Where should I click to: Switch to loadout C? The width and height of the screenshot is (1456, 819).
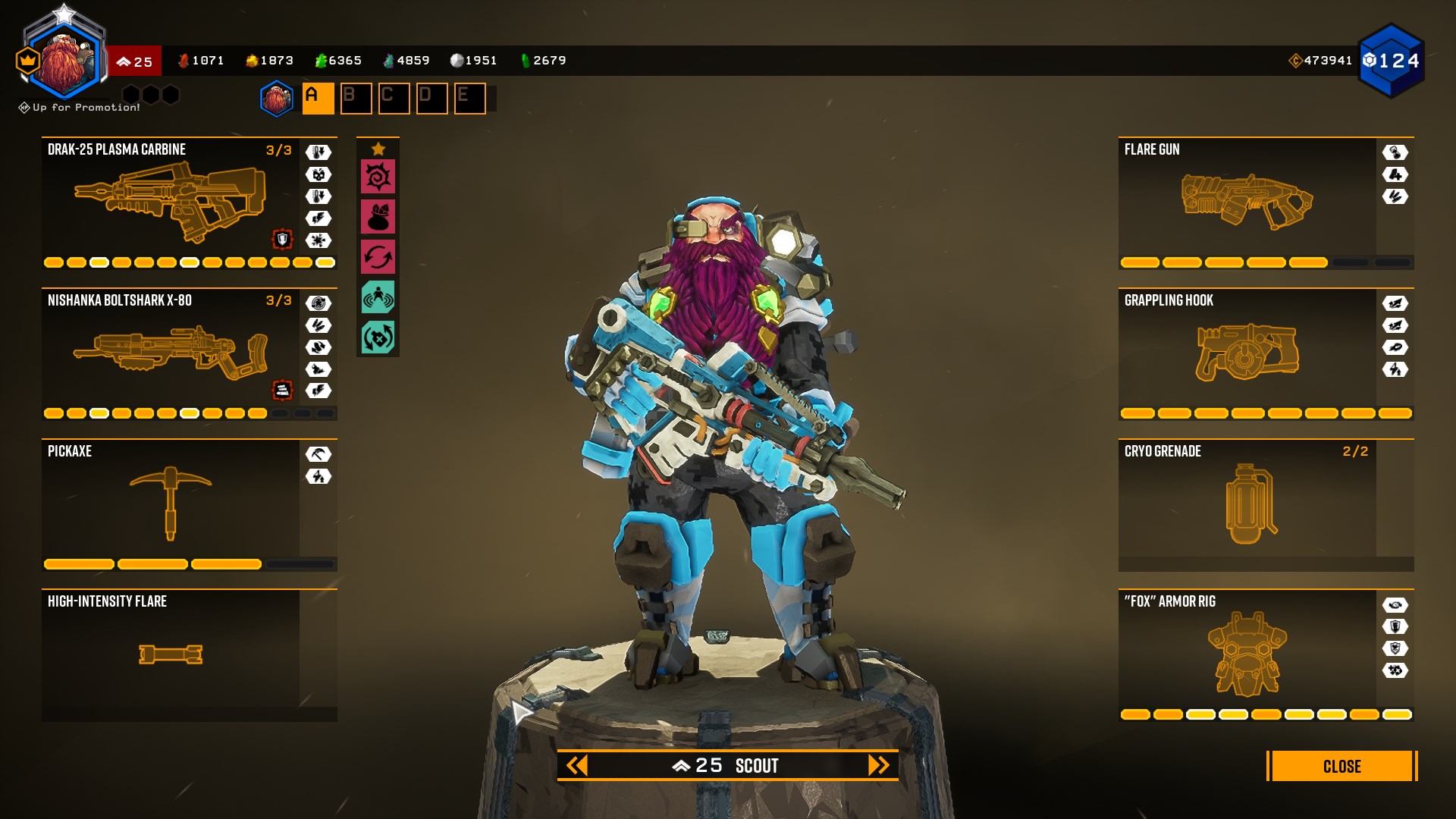pos(394,99)
